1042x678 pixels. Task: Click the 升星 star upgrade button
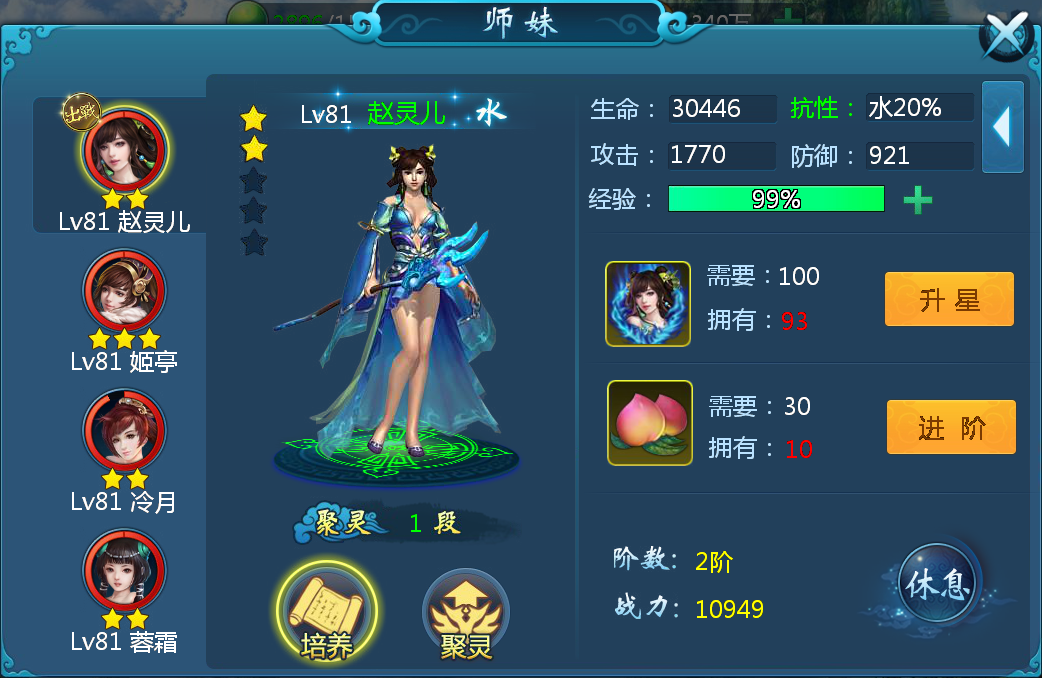[948, 299]
